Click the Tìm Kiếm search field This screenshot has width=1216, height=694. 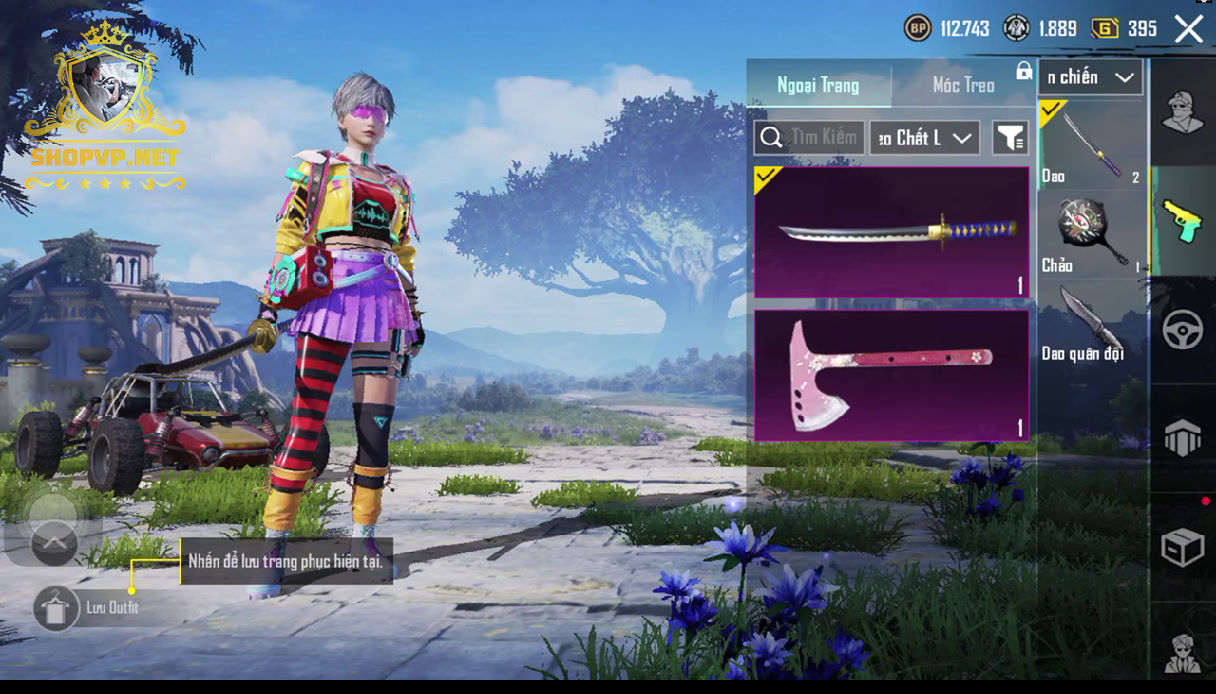tap(809, 138)
